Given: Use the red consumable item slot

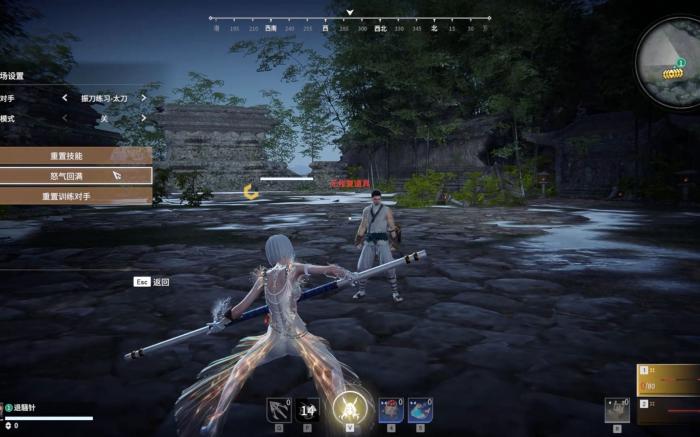Looking at the screenshot, I should (x=392, y=409).
